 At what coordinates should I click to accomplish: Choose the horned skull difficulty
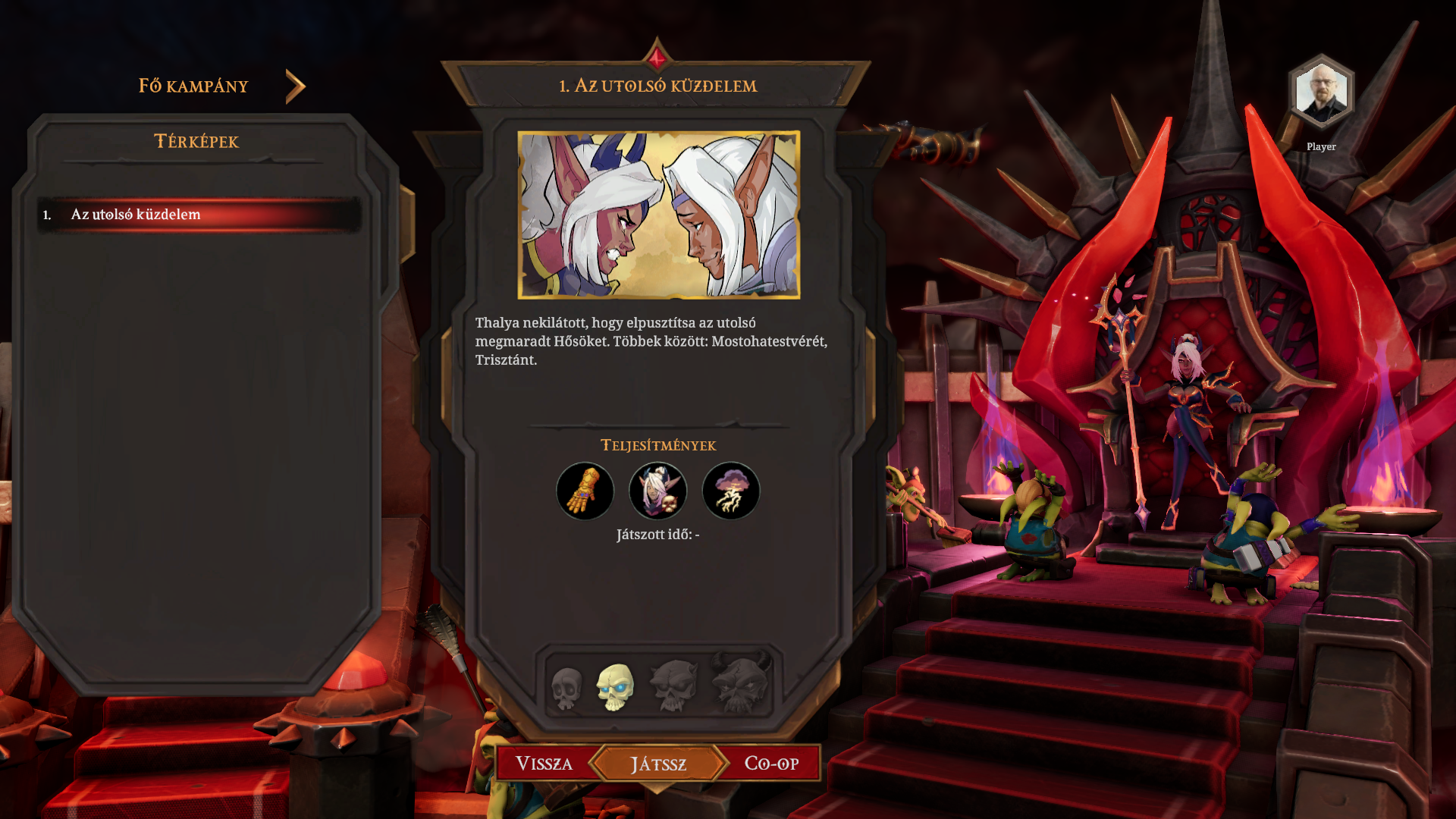pos(740,684)
